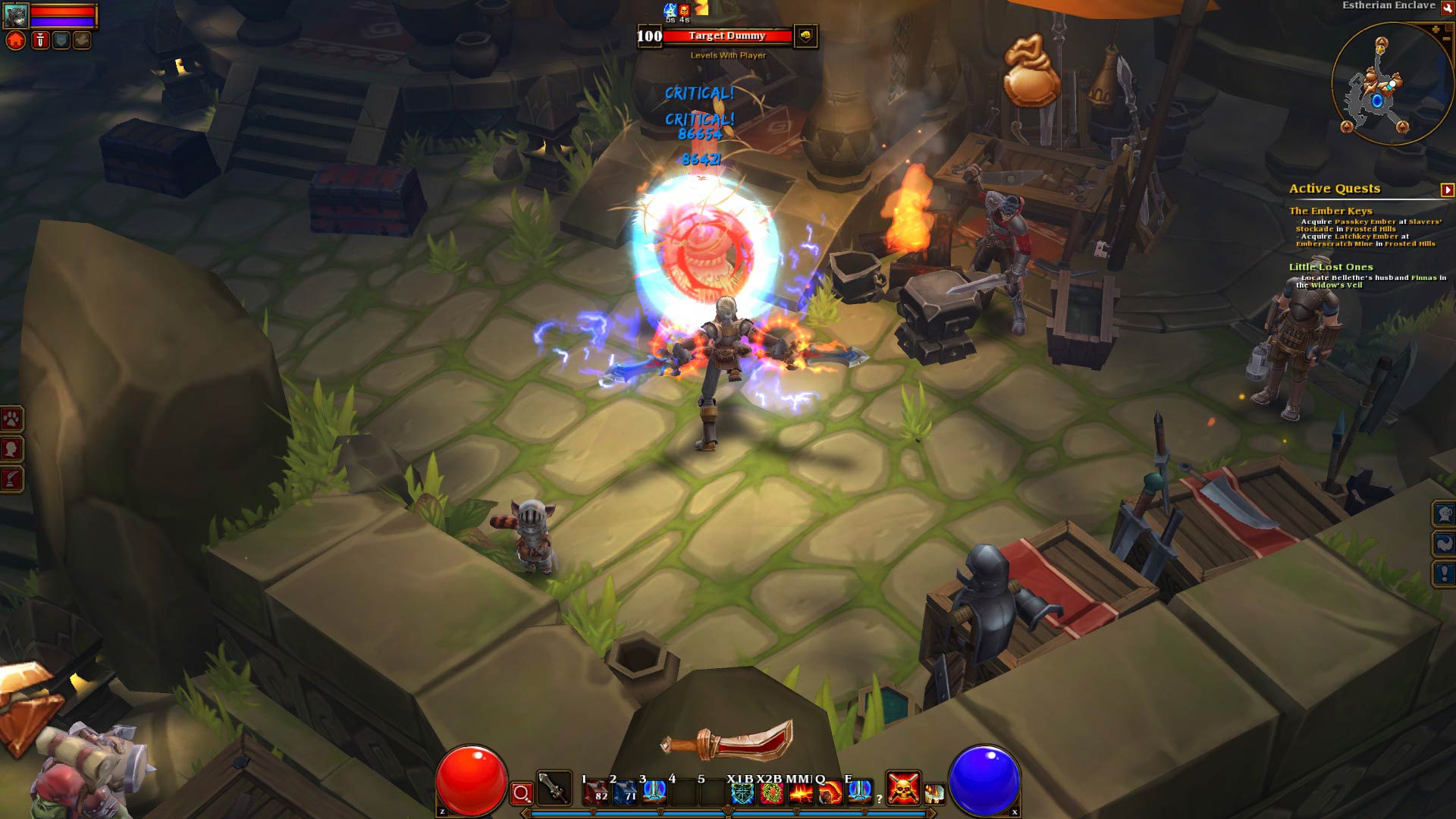The image size is (1456, 819).
Task: Click the pet portrait
Action: (16, 14)
